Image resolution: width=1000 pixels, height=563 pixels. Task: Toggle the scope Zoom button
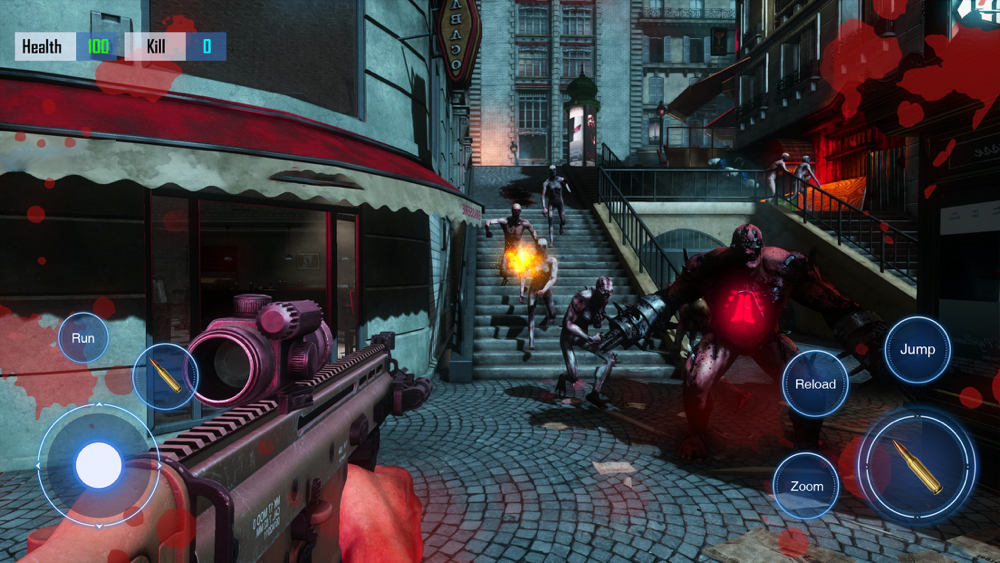click(806, 486)
